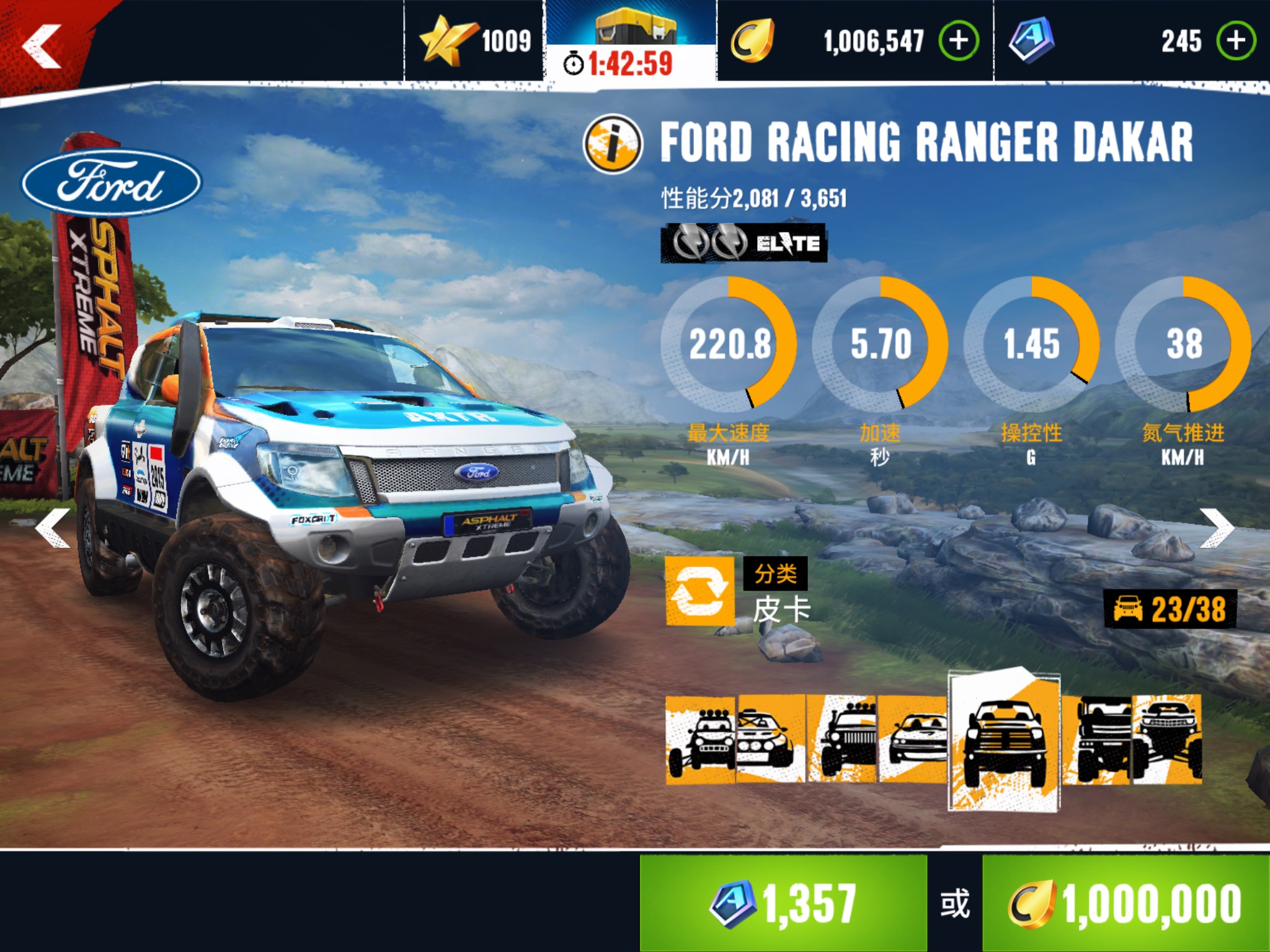Toggle the orange category sort button
Image resolution: width=1270 pixels, height=952 pixels.
tap(699, 591)
